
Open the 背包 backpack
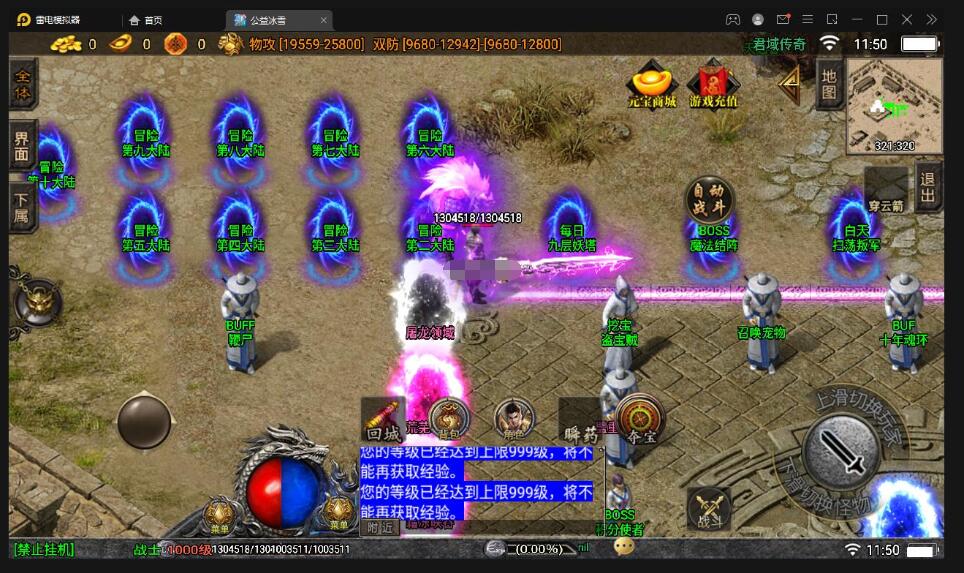(449, 418)
